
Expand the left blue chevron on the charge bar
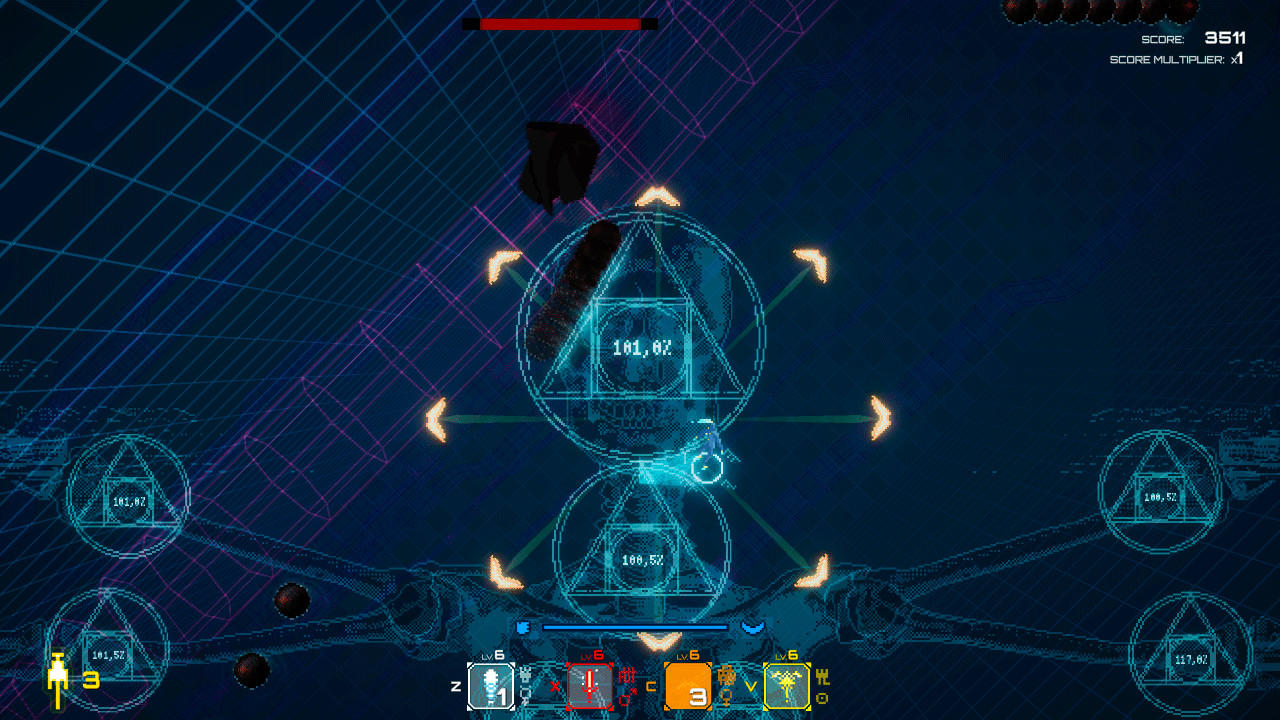click(x=522, y=627)
